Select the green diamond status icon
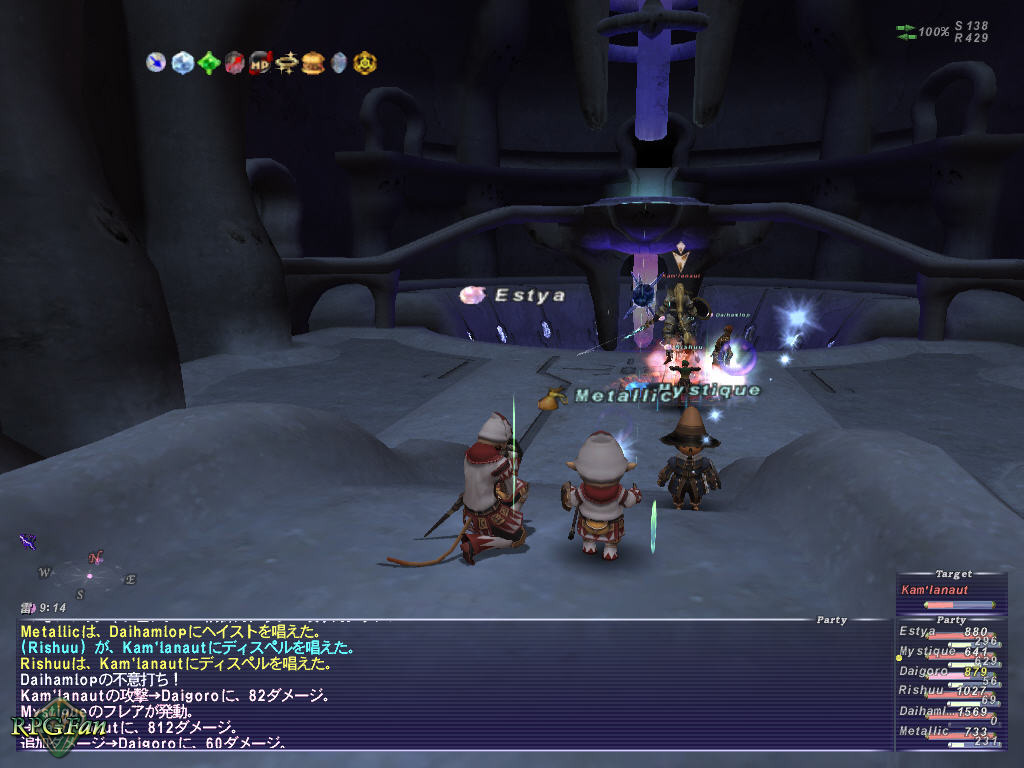 coord(208,62)
